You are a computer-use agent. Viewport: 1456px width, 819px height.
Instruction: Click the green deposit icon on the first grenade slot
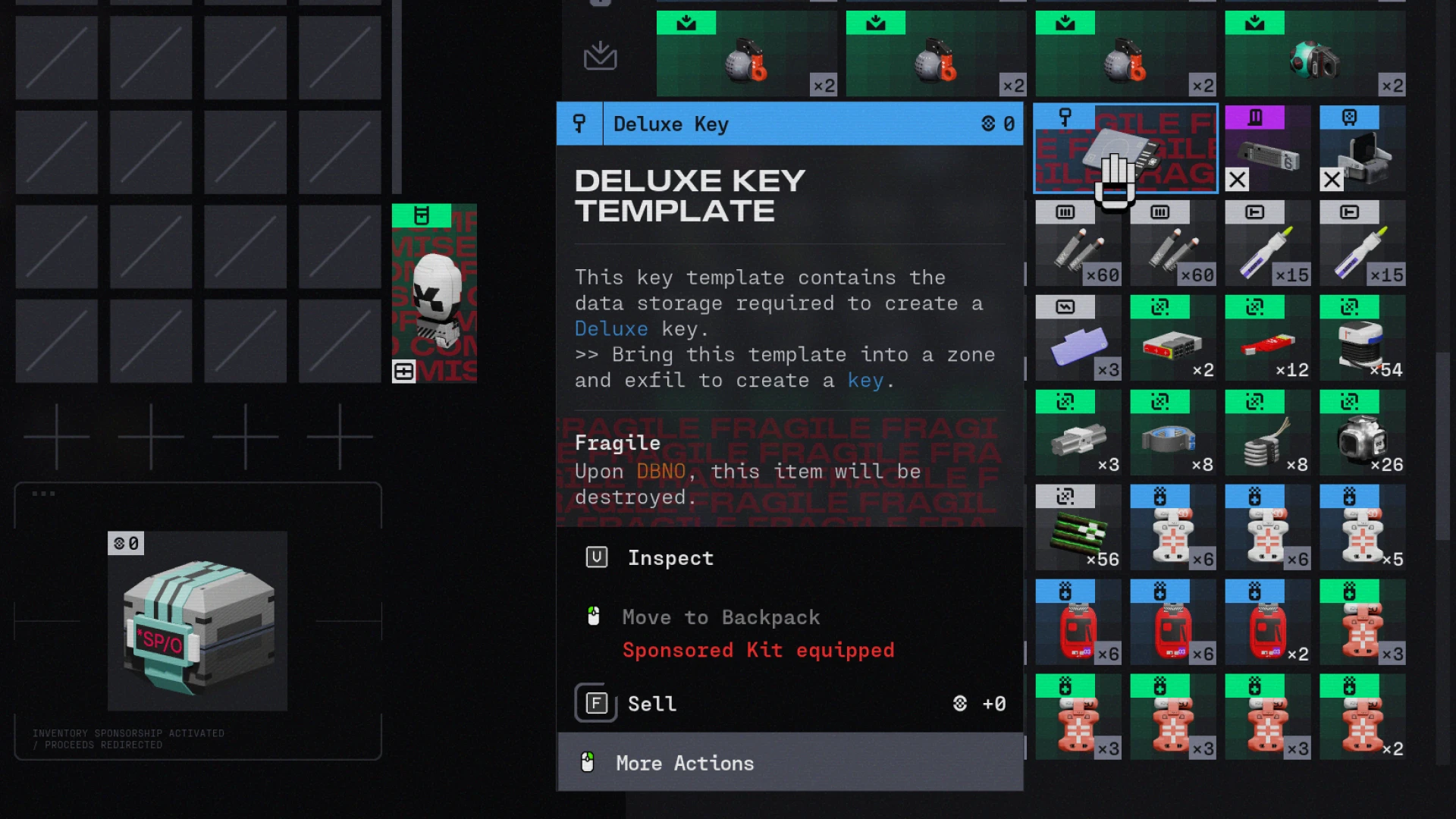[x=686, y=23]
